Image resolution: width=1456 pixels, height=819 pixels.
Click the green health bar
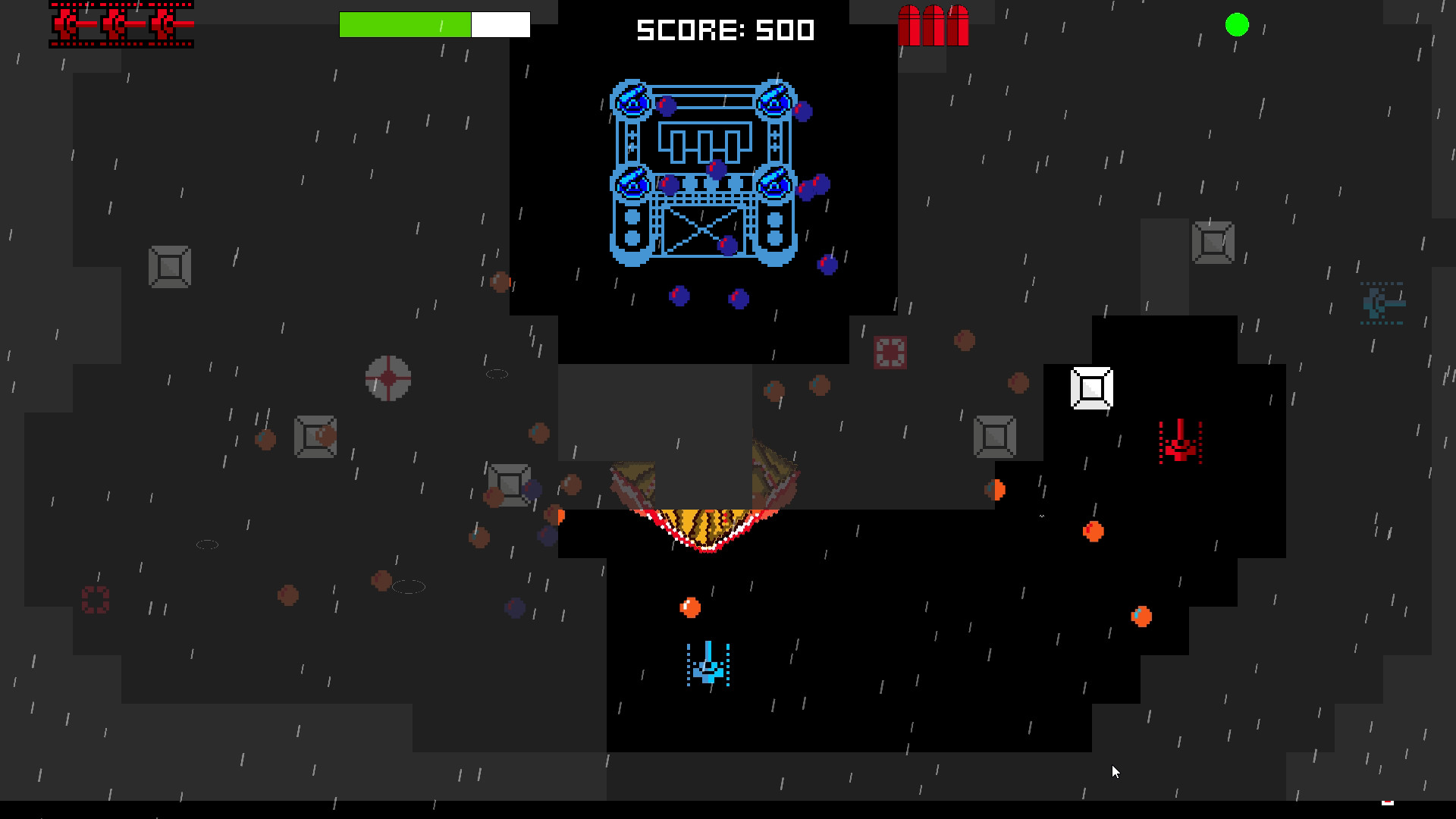(406, 24)
